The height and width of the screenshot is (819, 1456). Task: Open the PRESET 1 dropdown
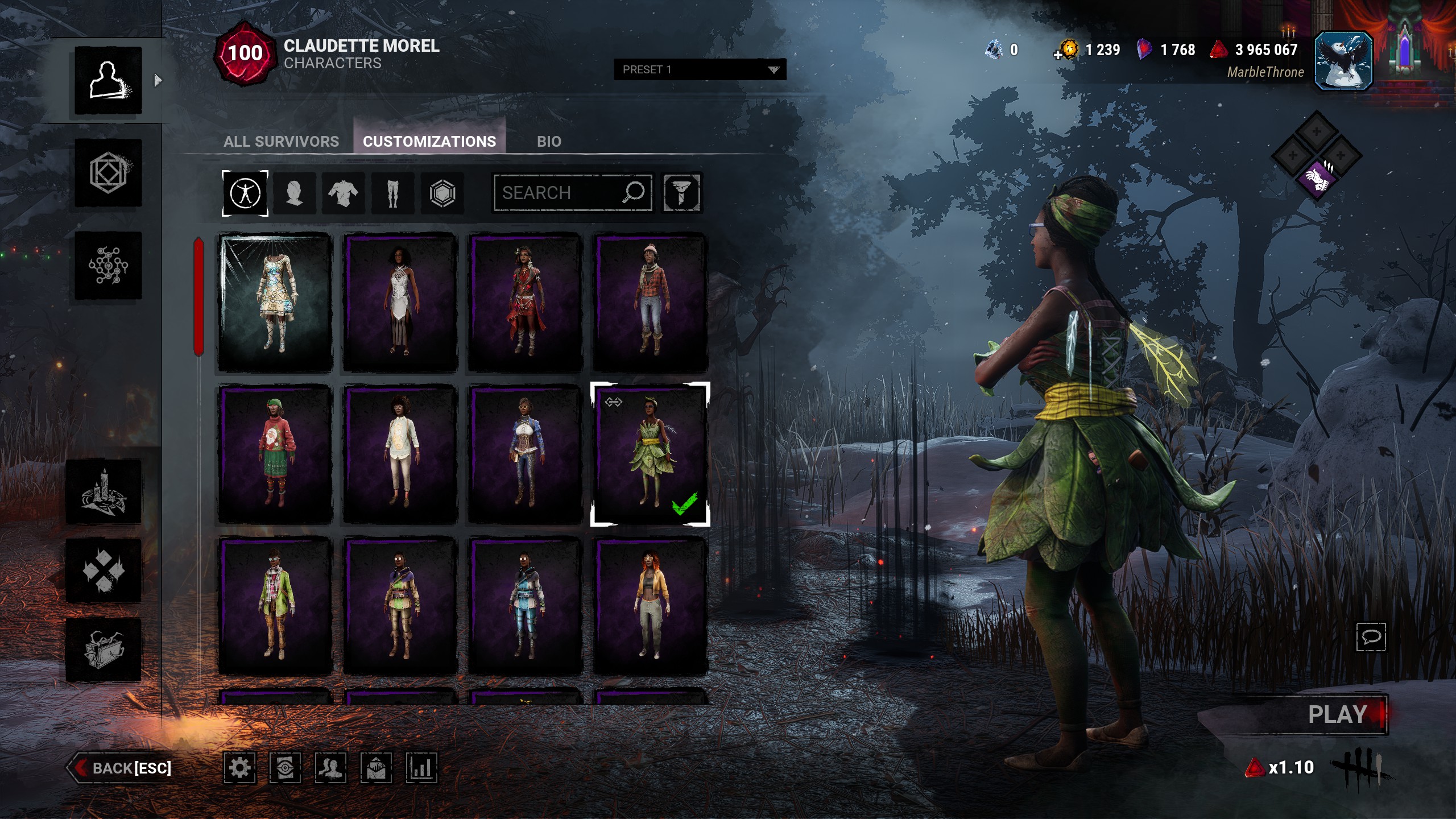click(700, 69)
